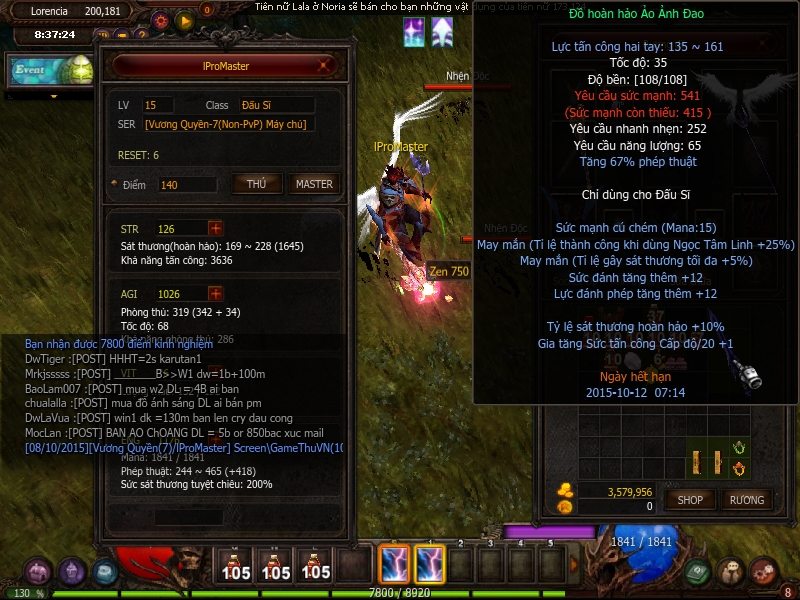Add a point to STR
This screenshot has width=800, height=600.
pyautogui.click(x=216, y=228)
